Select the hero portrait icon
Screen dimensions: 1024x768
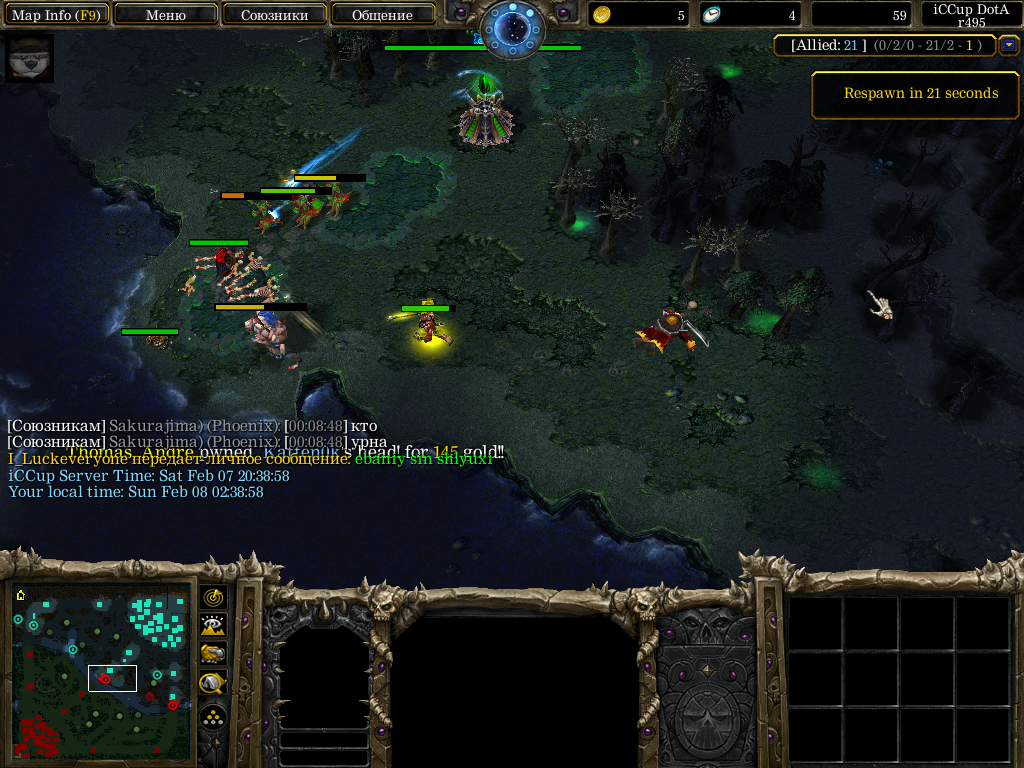point(29,58)
